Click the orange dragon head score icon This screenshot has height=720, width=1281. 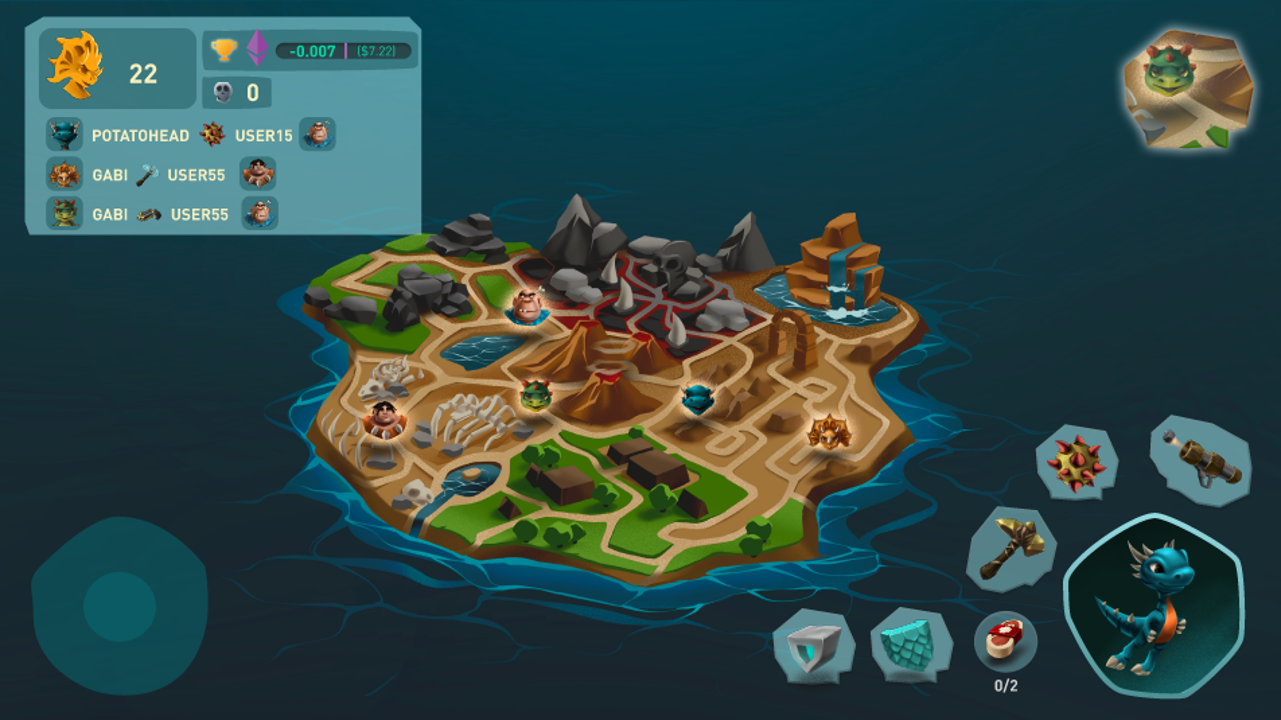click(75, 66)
